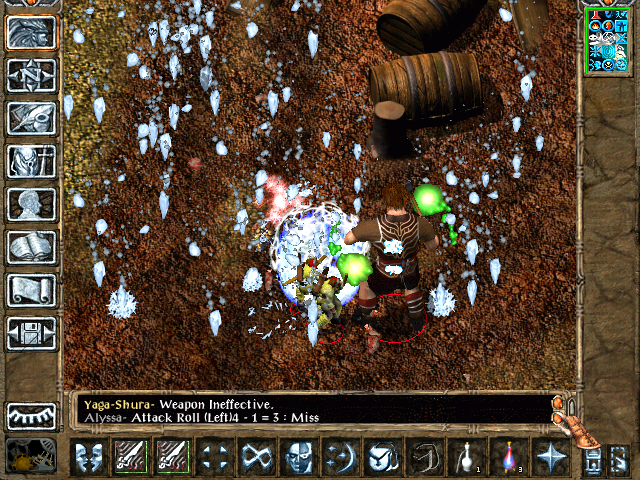This screenshot has width=640, height=480.
Task: Toggle party AI with the lantern button
Action: click(32, 456)
